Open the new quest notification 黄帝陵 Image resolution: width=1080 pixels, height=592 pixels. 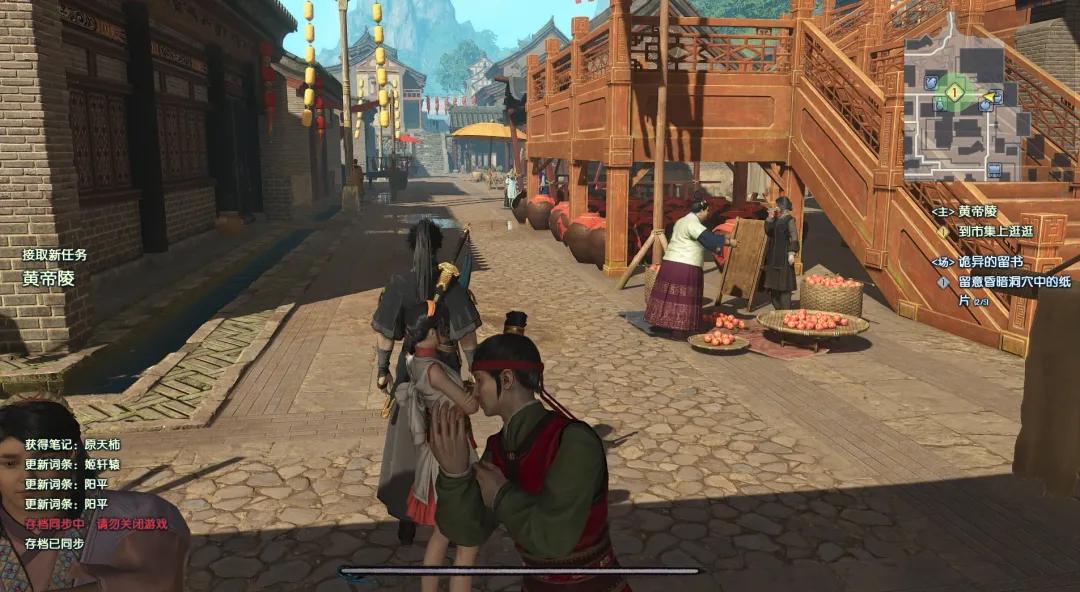[x=49, y=279]
